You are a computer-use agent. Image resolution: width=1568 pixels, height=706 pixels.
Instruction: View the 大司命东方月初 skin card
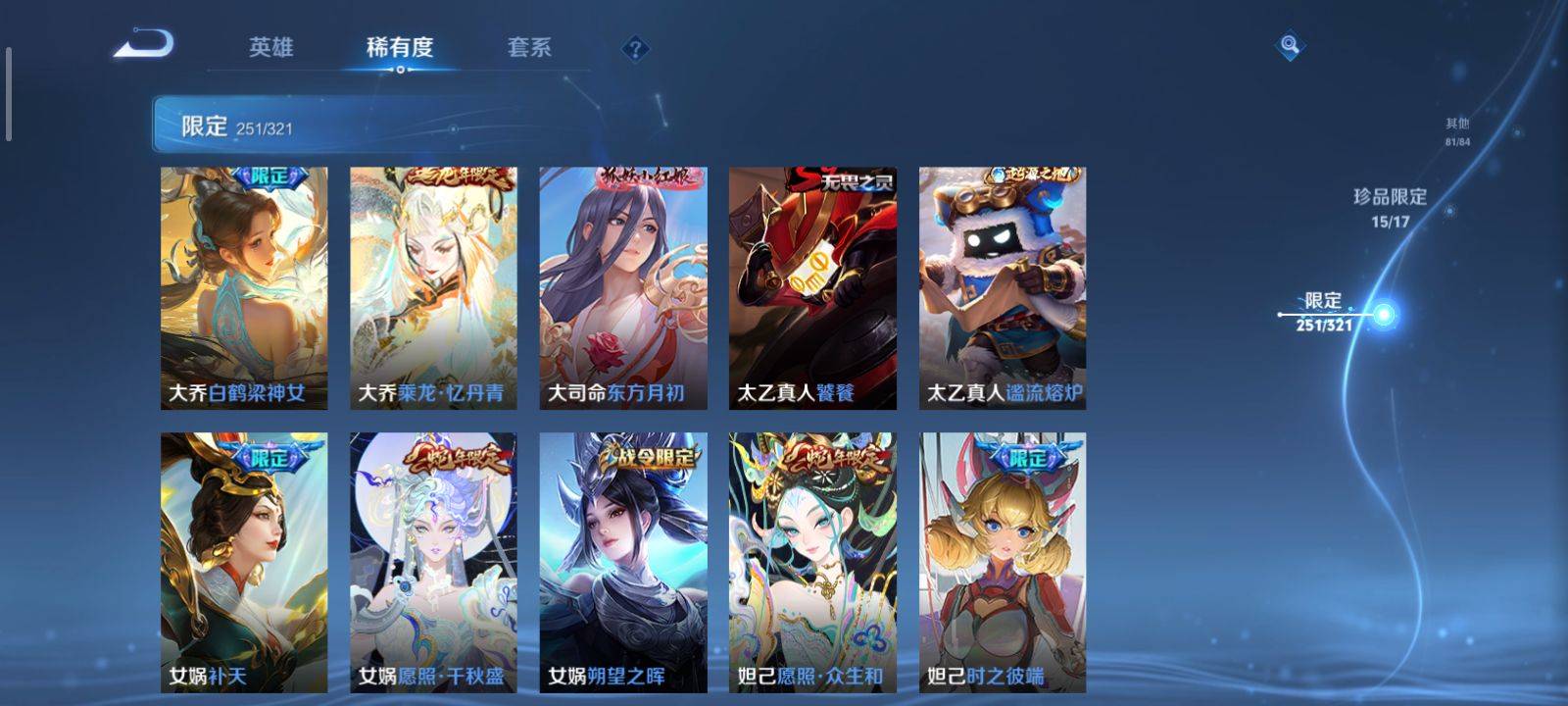623,288
